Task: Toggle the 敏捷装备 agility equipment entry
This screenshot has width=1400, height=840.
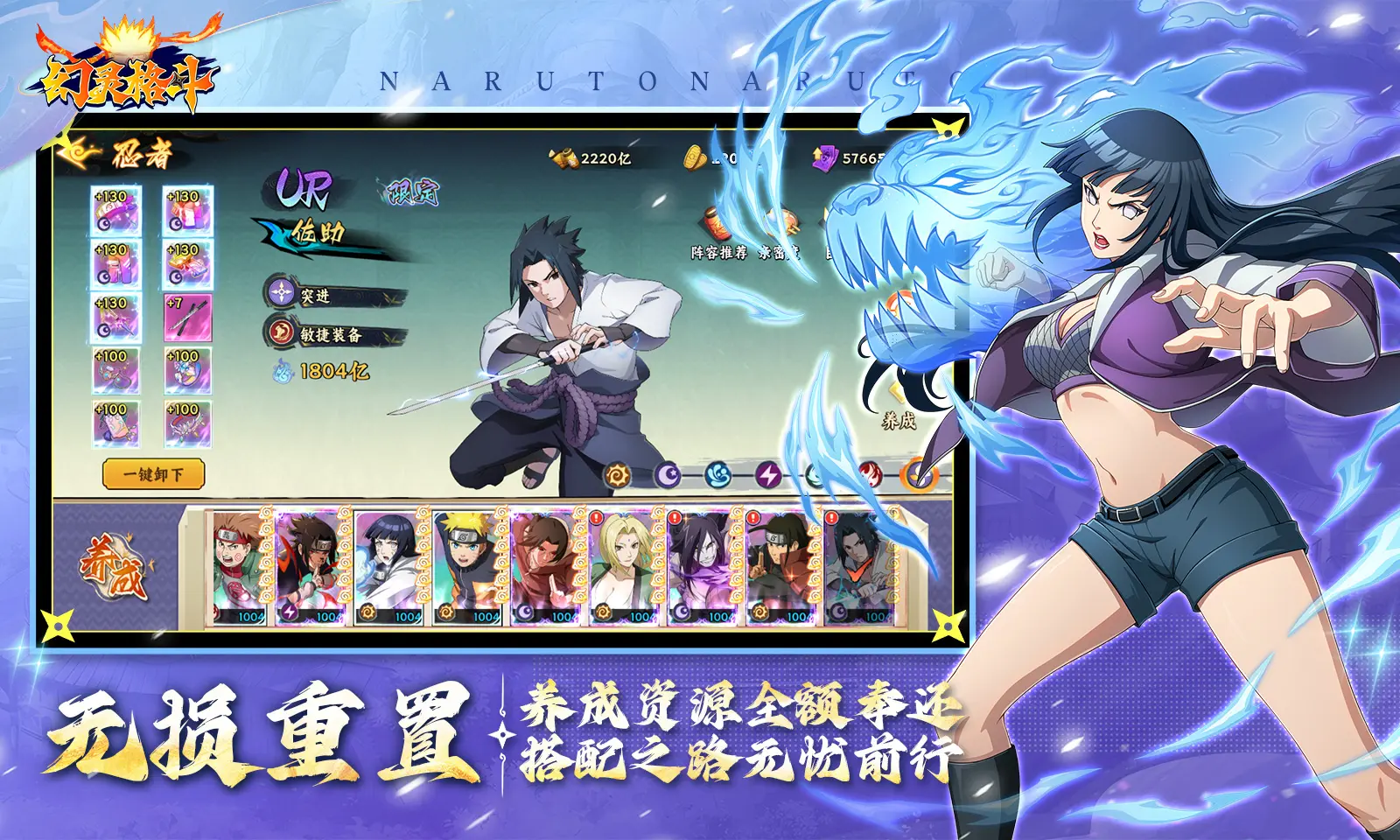Action: click(335, 336)
